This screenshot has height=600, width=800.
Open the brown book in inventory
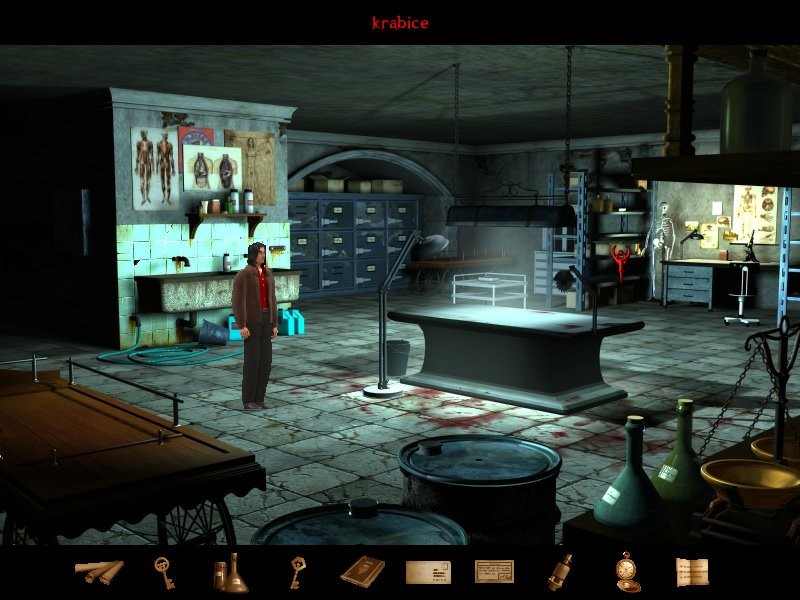pyautogui.click(x=361, y=572)
